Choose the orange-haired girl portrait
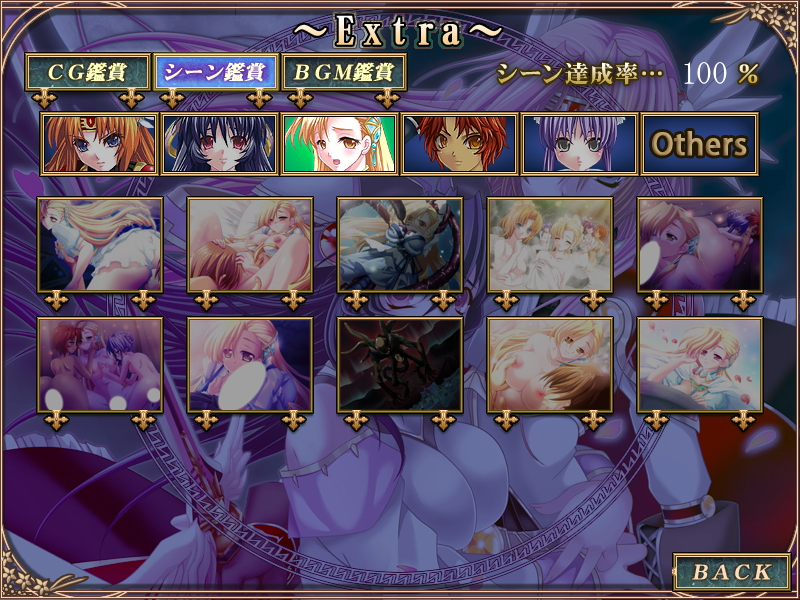The image size is (800, 600). [x=99, y=144]
